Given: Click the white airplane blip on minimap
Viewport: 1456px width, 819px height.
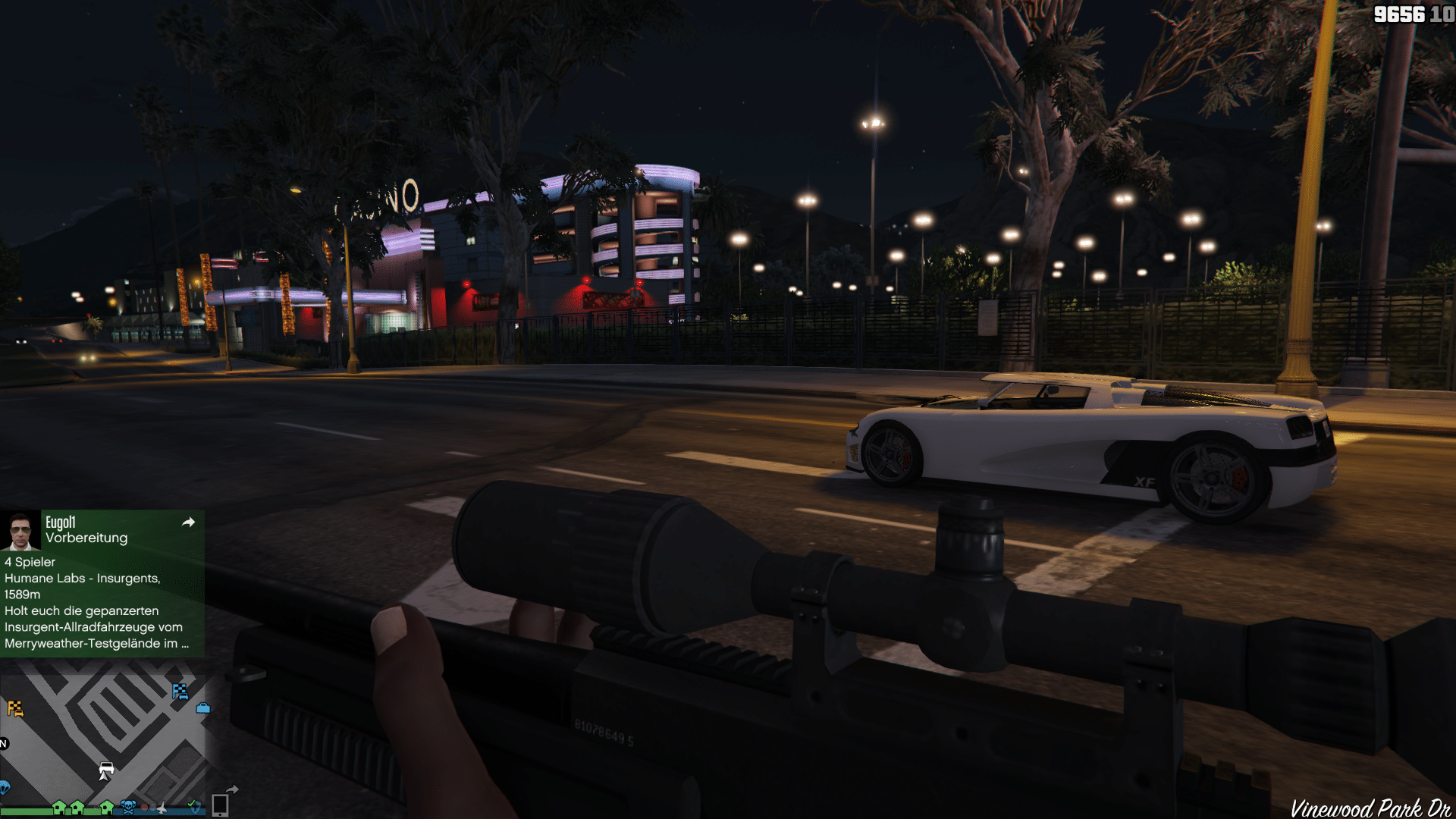Looking at the screenshot, I should pos(162,808).
